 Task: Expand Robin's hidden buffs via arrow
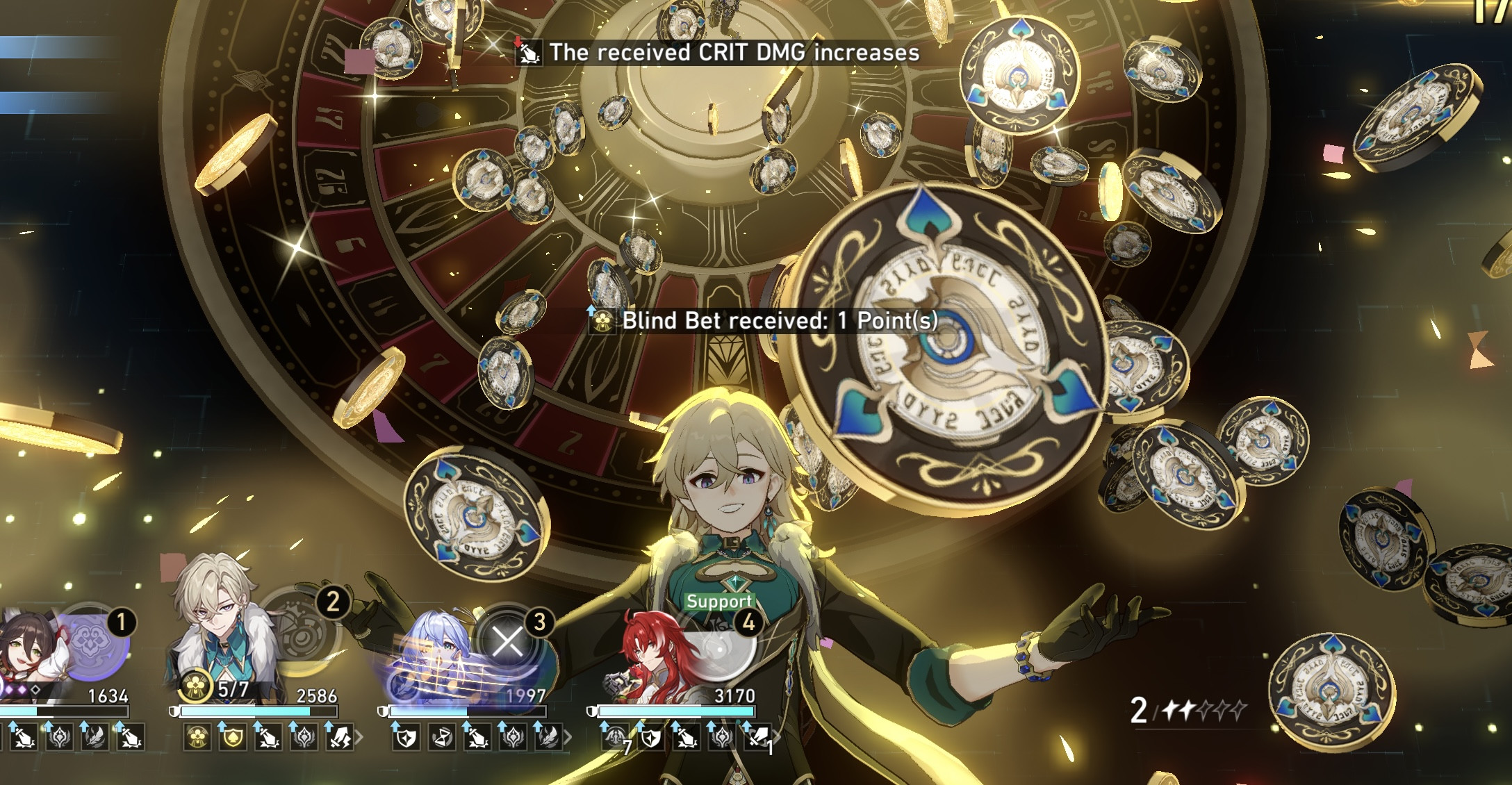pyautogui.click(x=568, y=736)
